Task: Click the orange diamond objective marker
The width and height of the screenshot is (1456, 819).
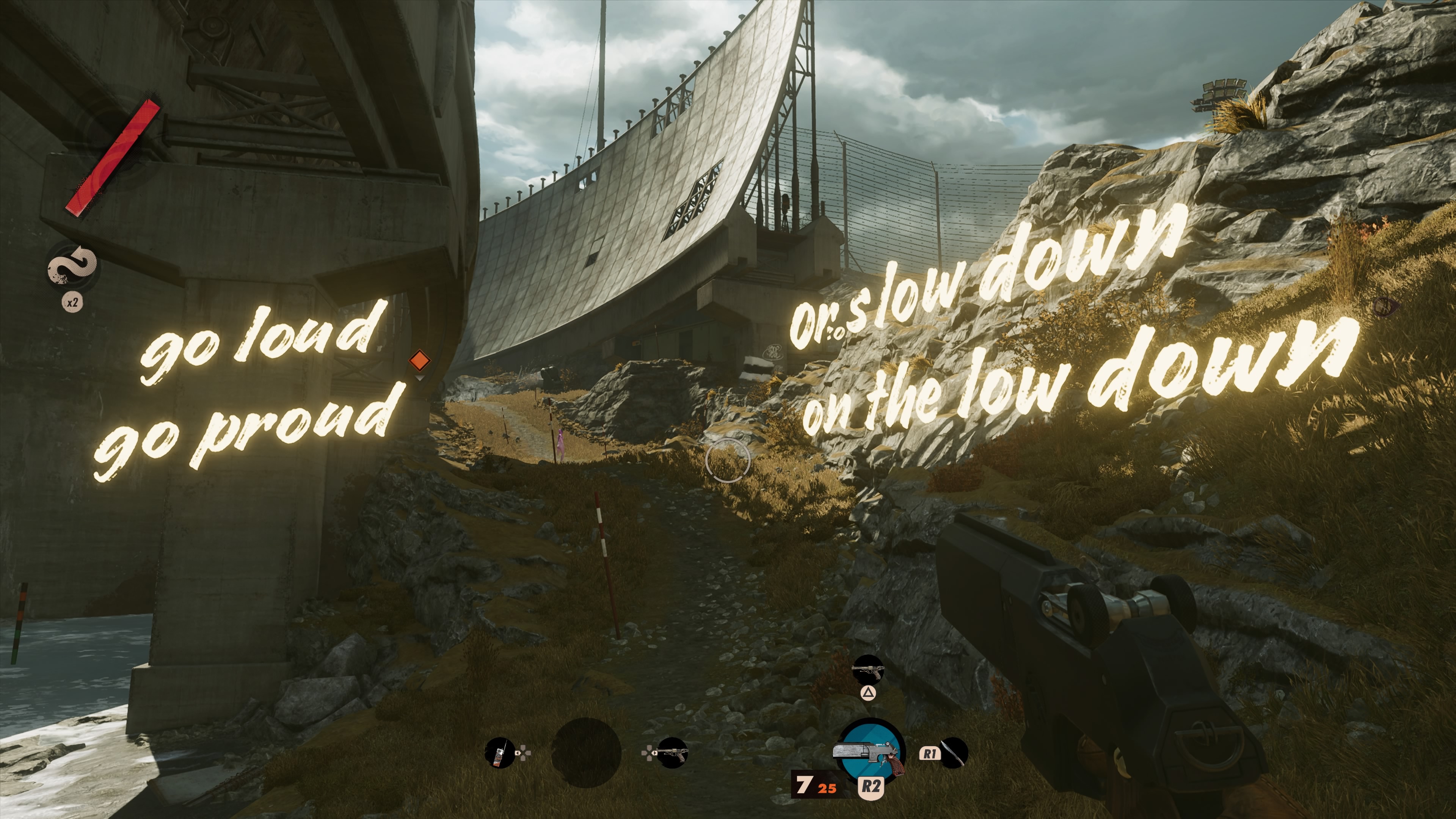Action: click(419, 359)
